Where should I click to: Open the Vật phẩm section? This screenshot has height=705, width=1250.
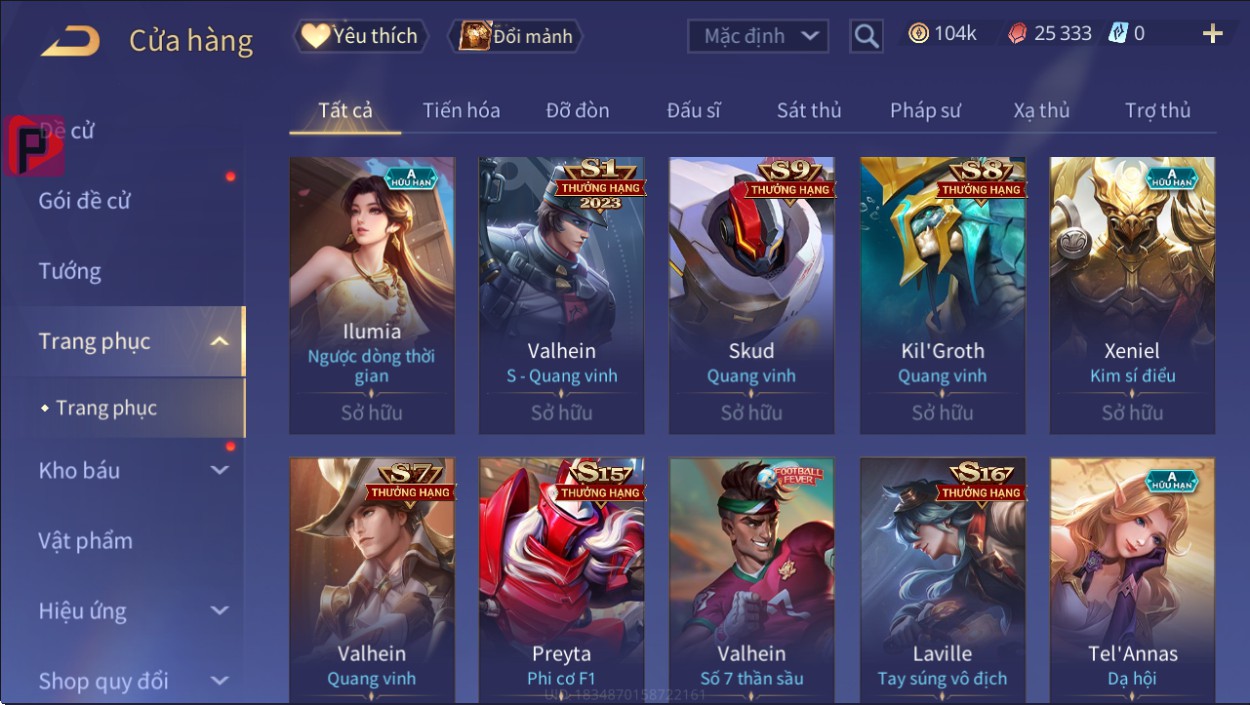click(86, 541)
